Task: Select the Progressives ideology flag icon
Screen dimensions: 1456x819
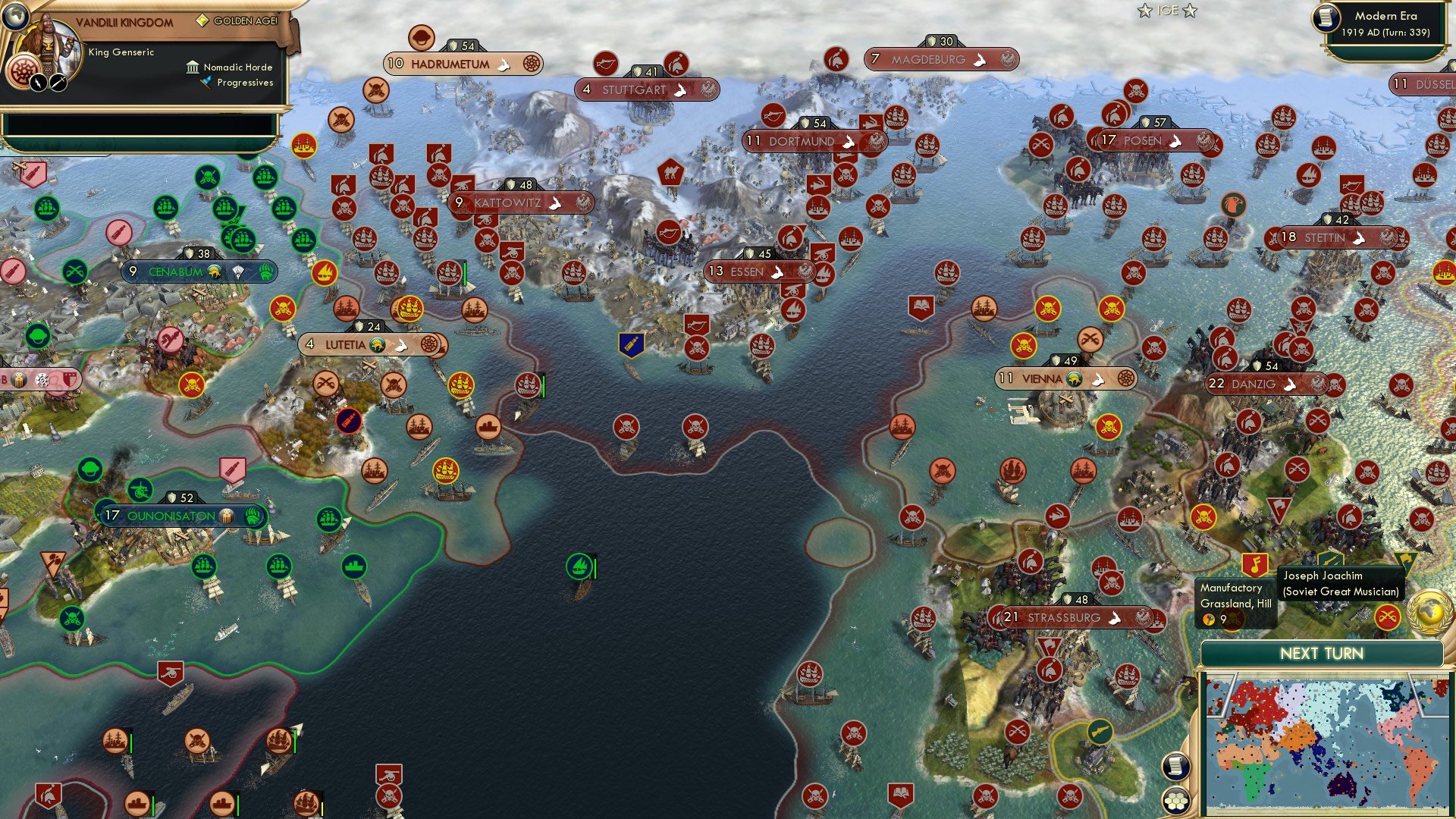Action: [x=206, y=83]
